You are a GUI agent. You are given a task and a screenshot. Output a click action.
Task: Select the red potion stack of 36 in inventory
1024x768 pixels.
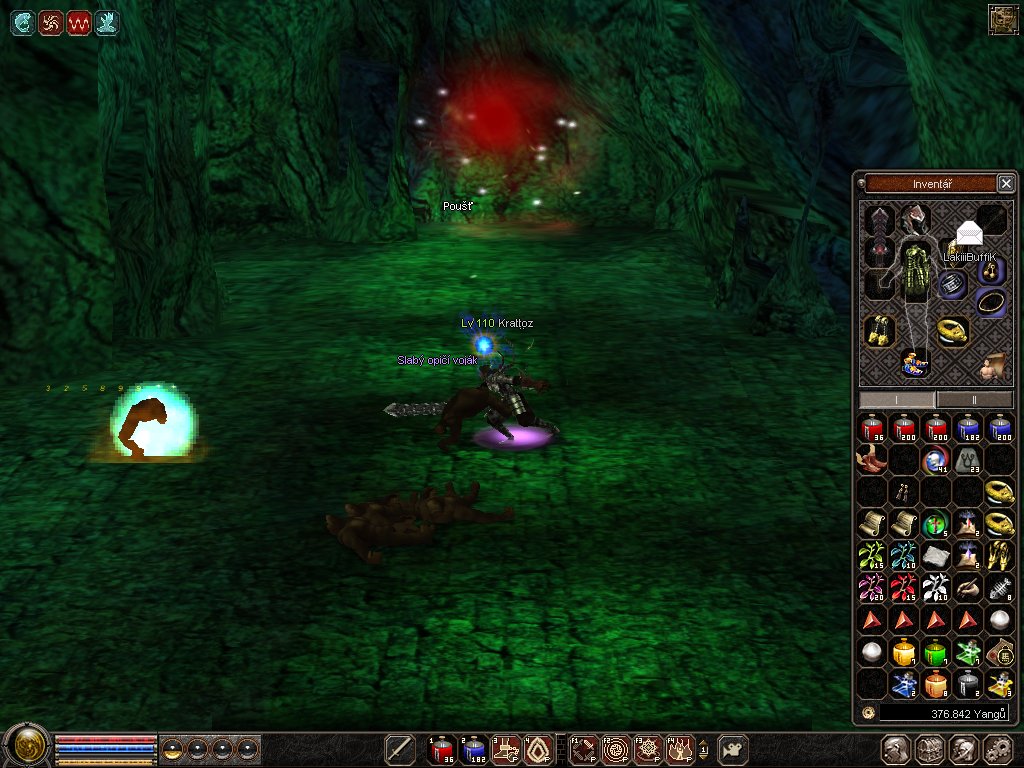coord(873,429)
